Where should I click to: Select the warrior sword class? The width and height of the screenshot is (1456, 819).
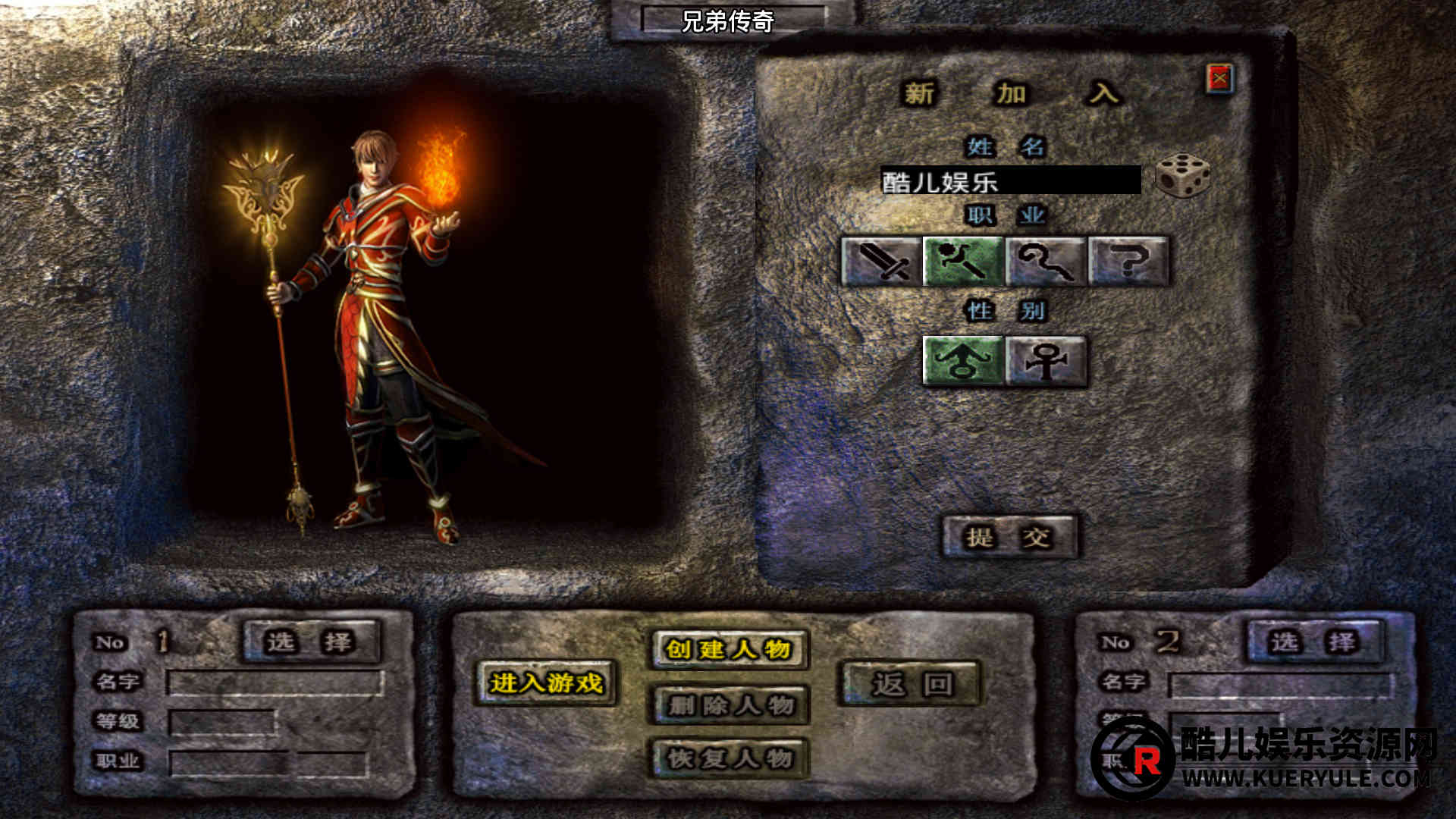click(881, 262)
